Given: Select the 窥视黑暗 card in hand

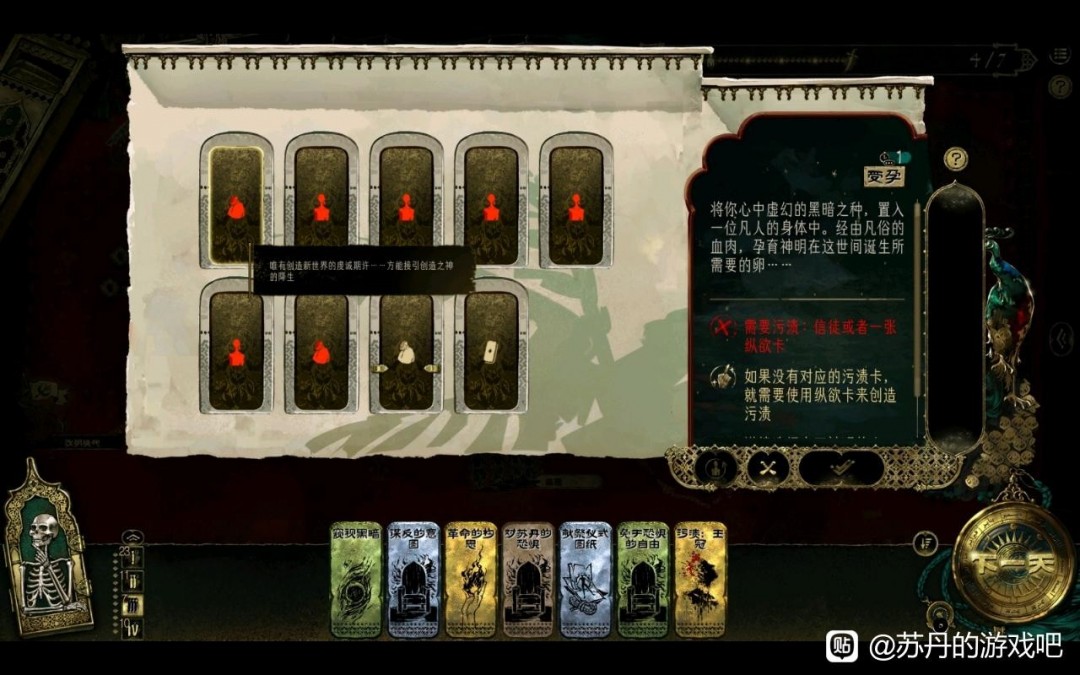Looking at the screenshot, I should 355,579.
